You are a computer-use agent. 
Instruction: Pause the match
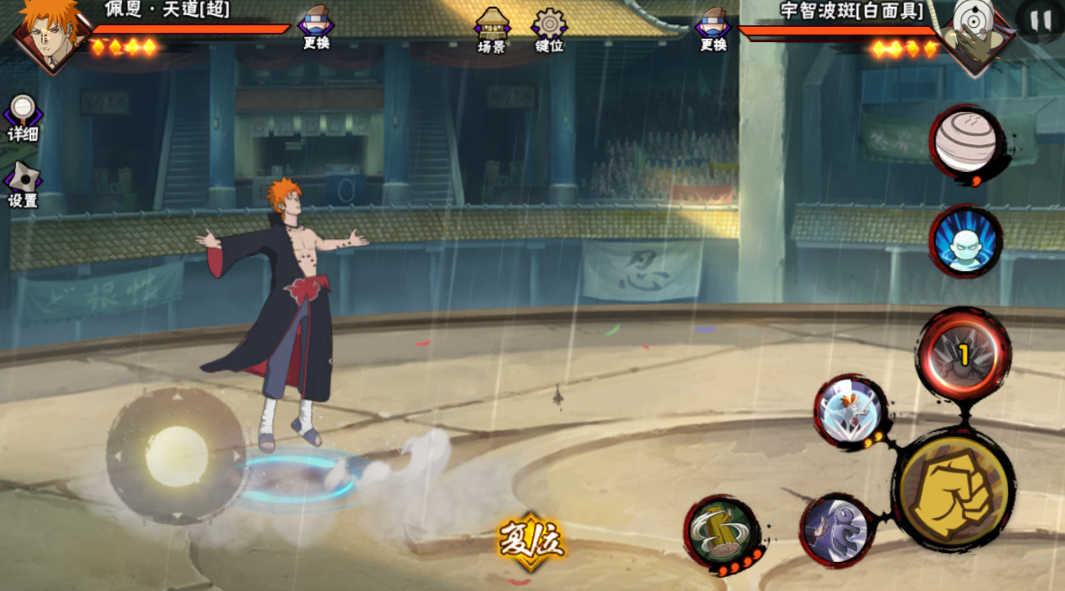pos(1040,20)
